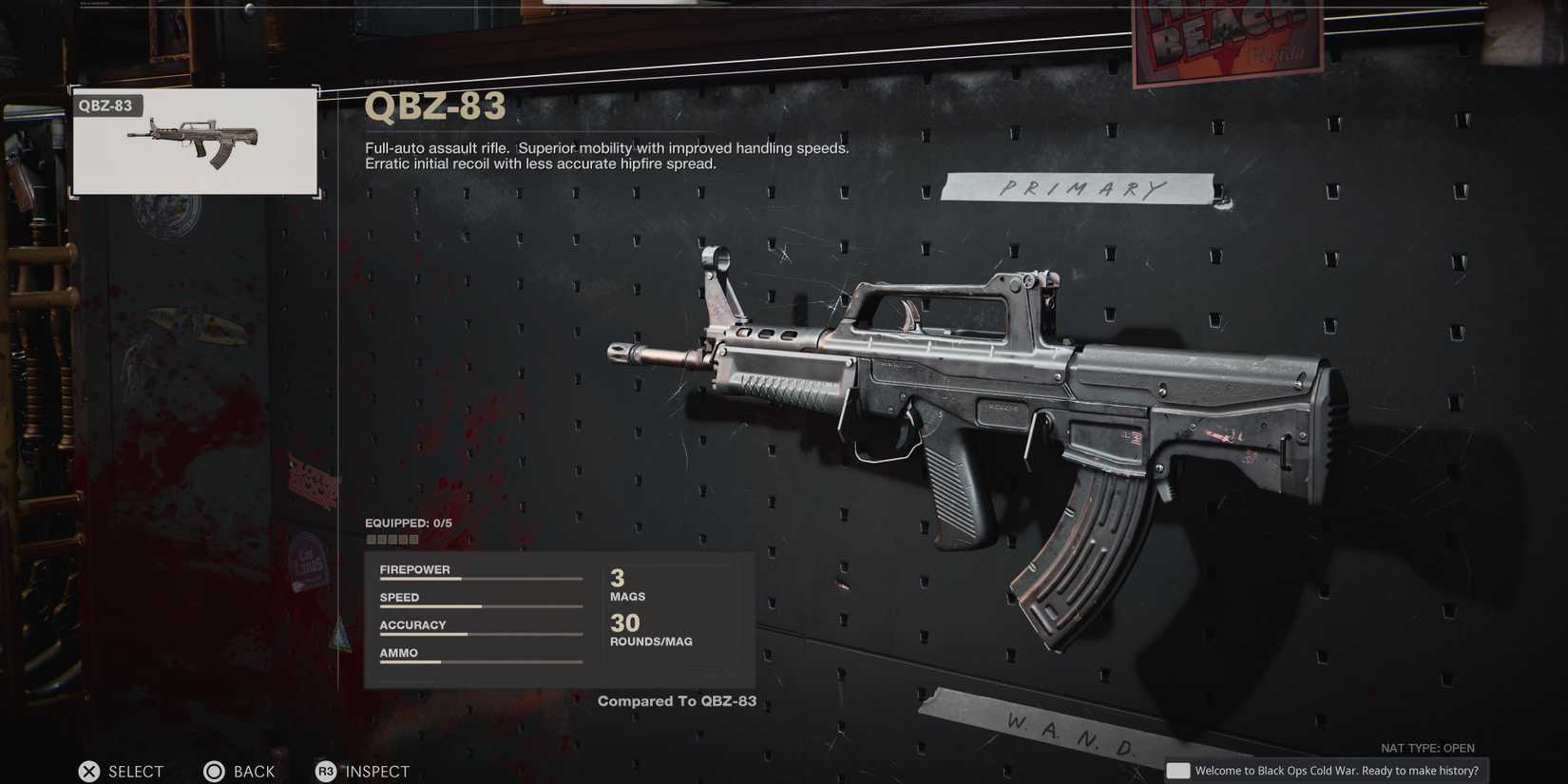This screenshot has height=784, width=1568.
Task: Click the R3 Inspect button prompt icon
Action: [x=327, y=772]
